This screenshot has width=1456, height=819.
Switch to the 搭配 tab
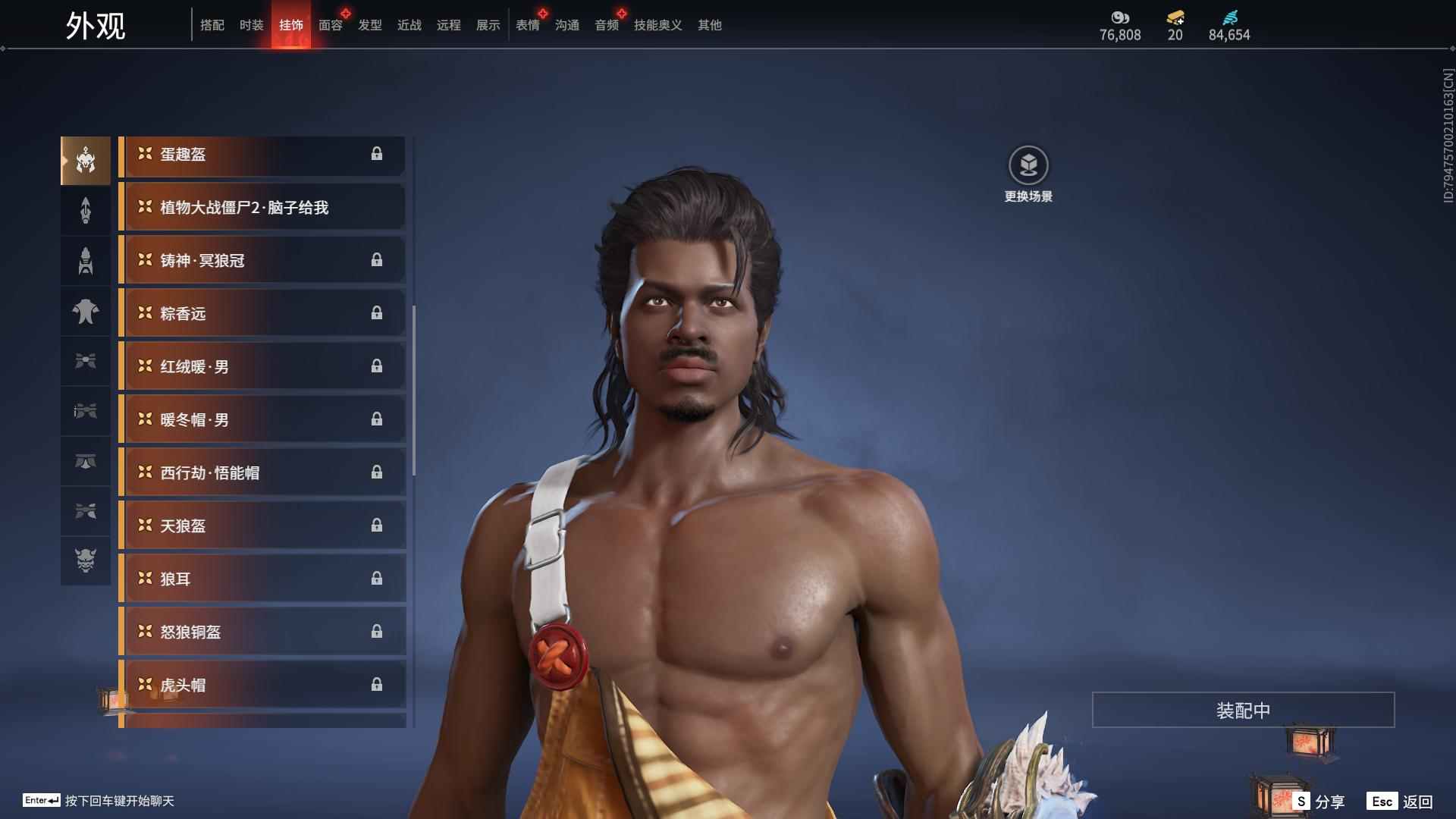(212, 25)
